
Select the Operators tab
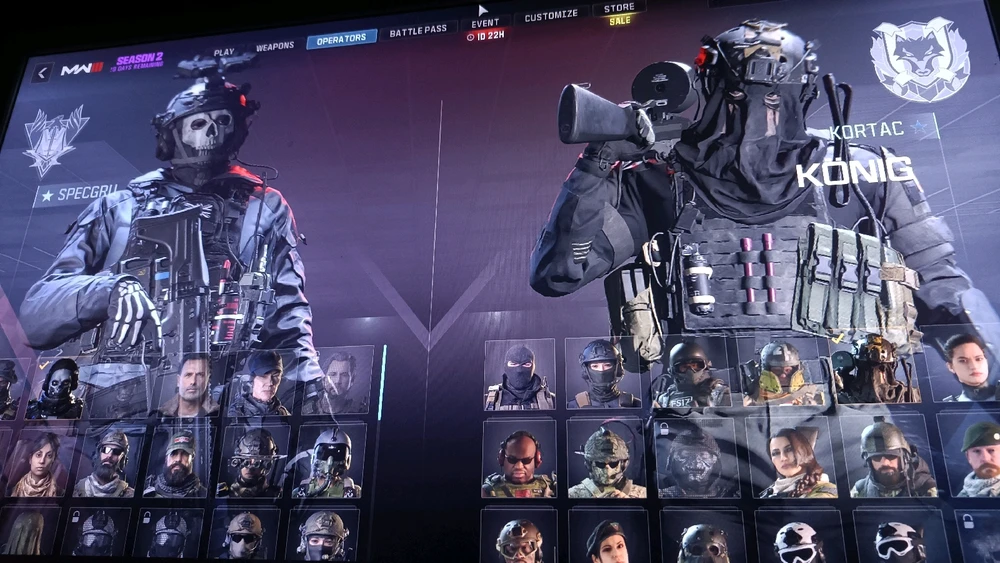tap(341, 39)
